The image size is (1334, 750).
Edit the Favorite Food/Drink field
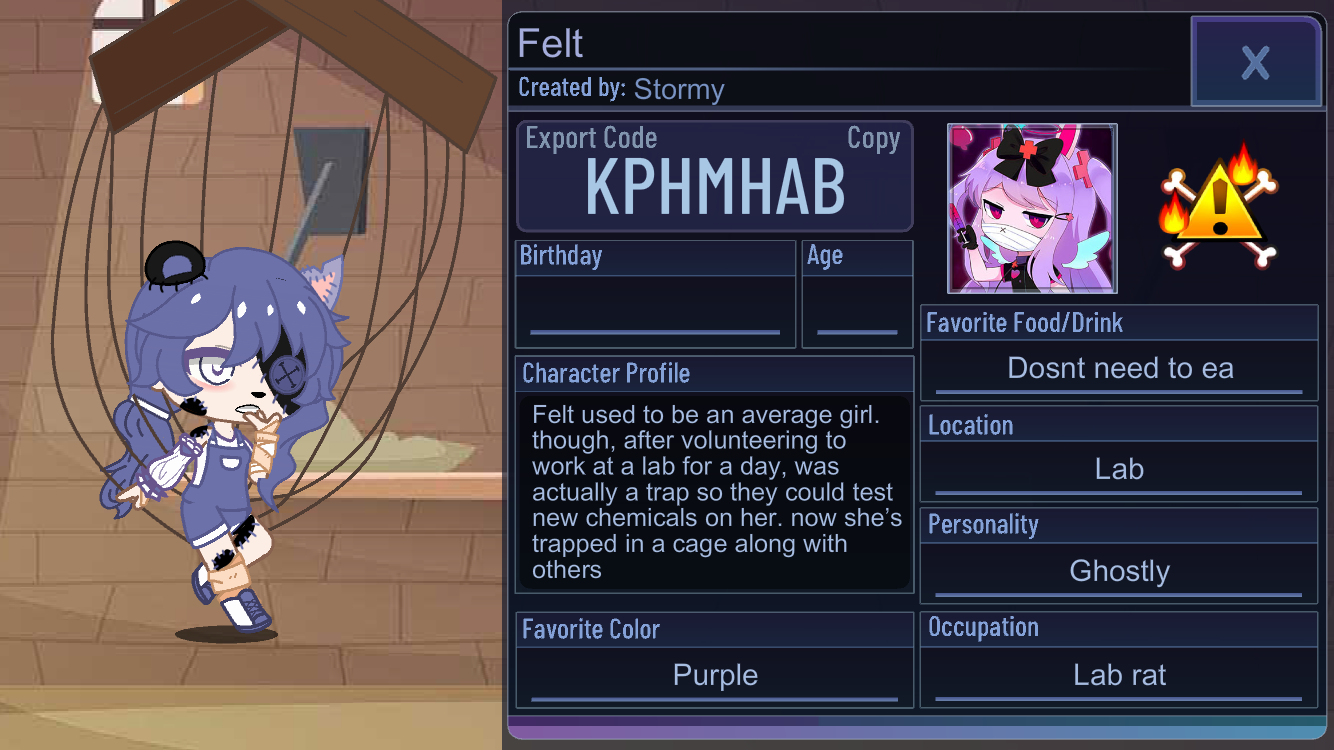point(1119,369)
